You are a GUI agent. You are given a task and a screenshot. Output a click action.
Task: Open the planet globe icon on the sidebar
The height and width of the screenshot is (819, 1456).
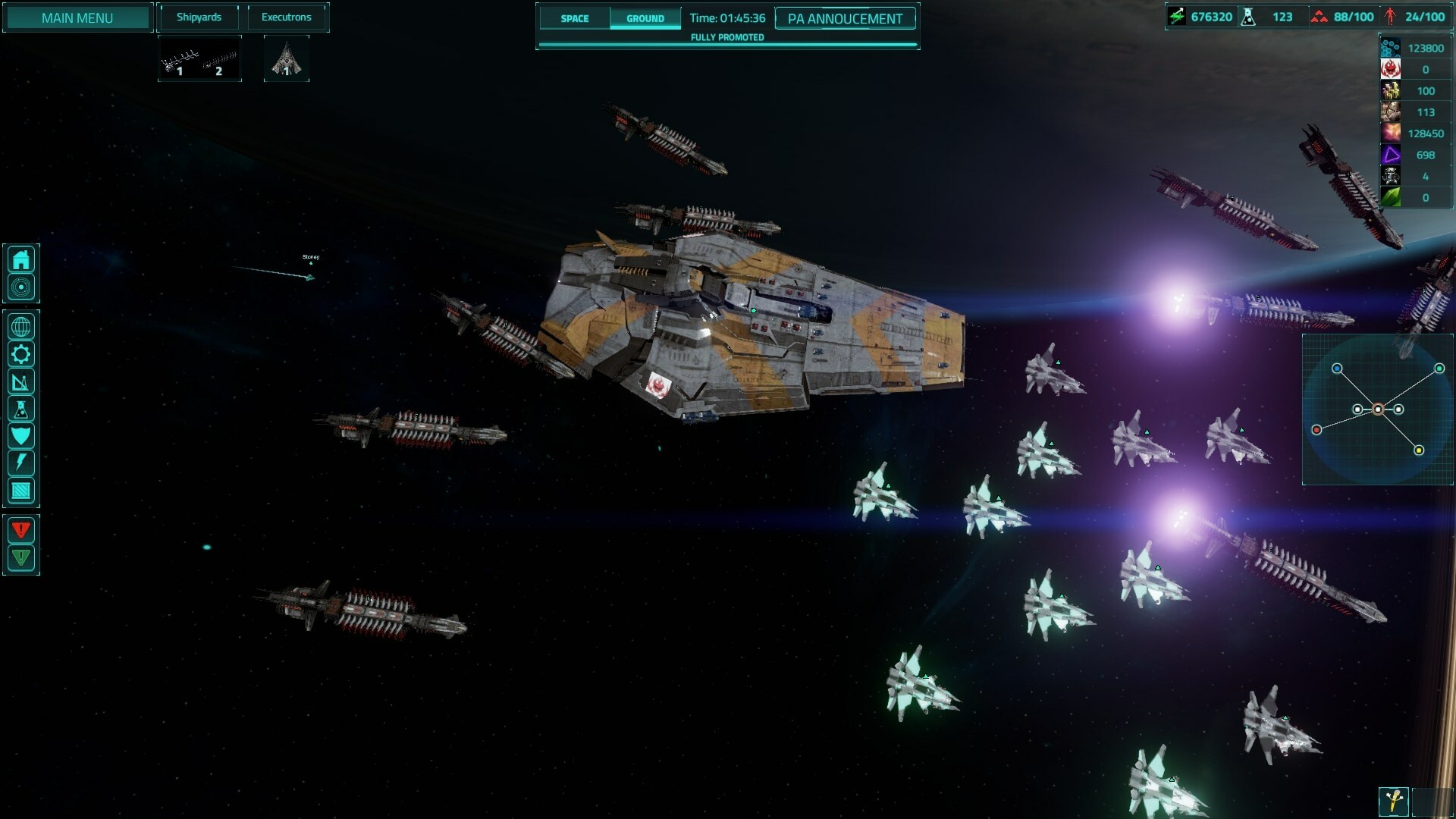pyautogui.click(x=21, y=326)
